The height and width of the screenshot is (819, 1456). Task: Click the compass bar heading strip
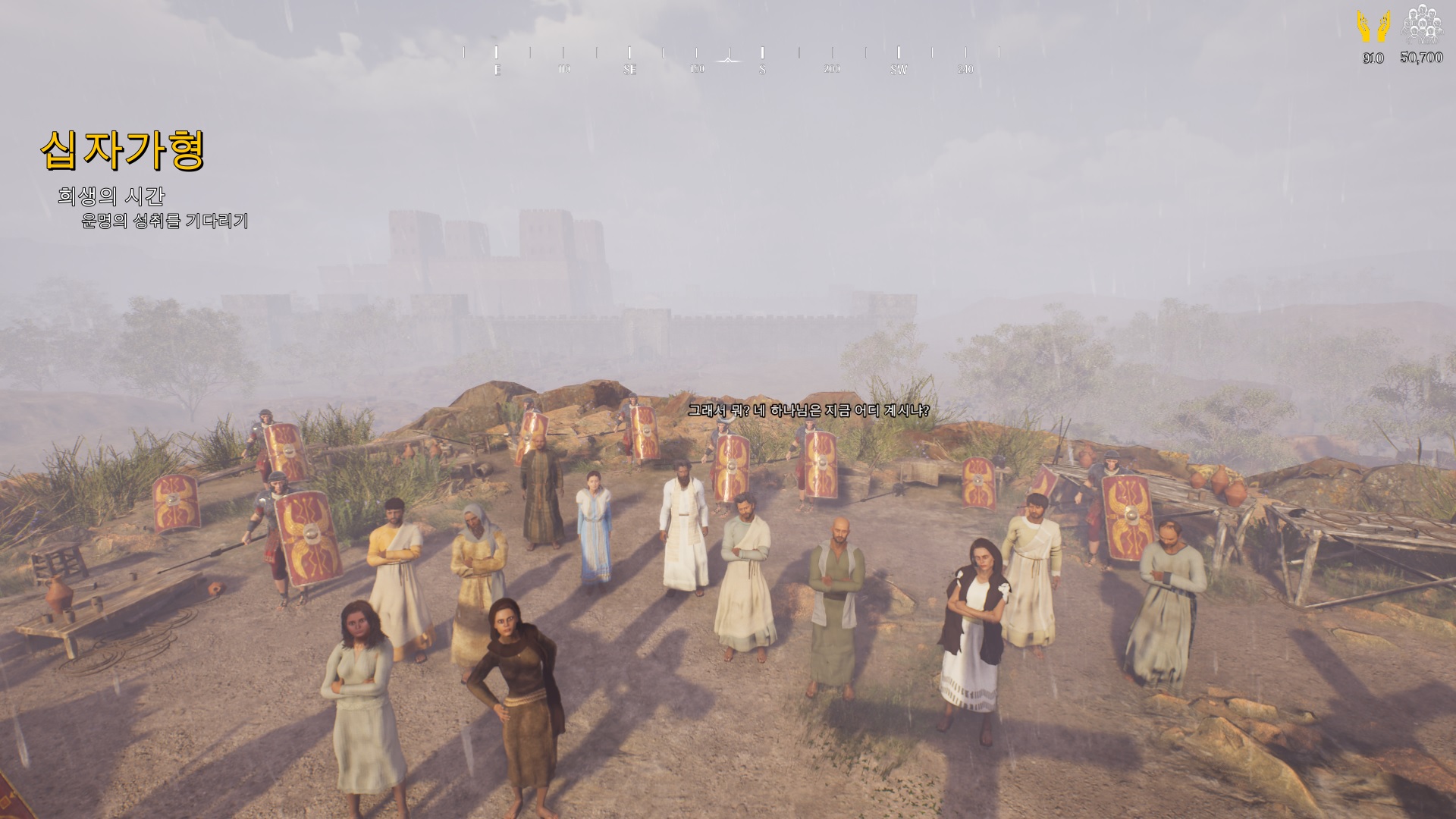[x=731, y=59]
